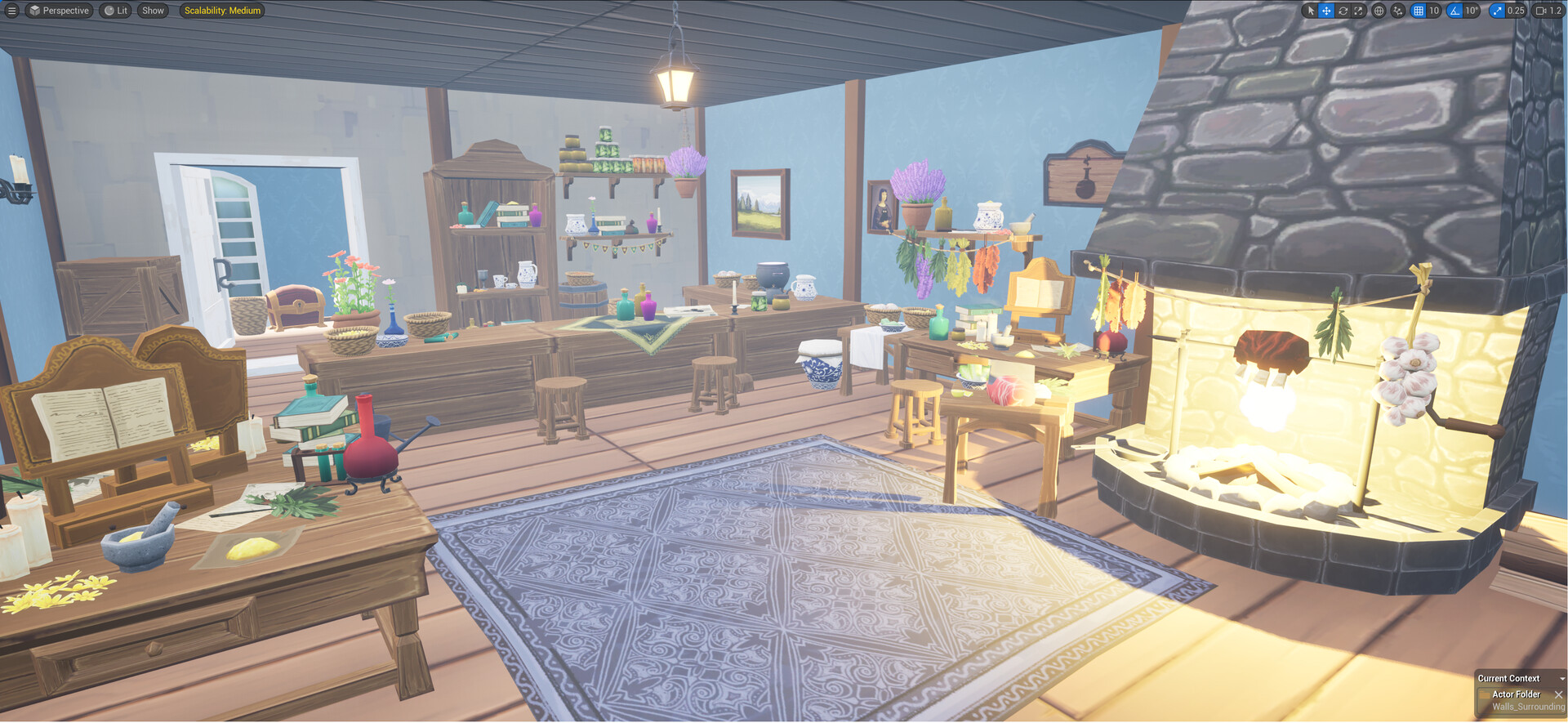Screen dimensions: 1568x723
Task: Open the surface snapping options icon
Action: (x=1398, y=11)
